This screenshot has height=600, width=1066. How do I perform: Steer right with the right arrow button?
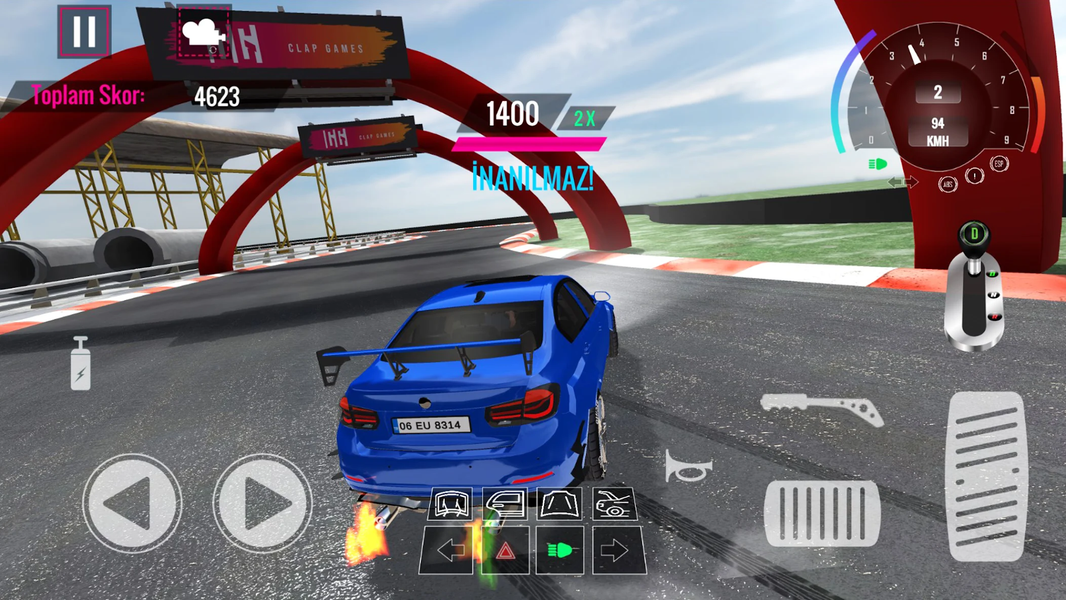263,503
